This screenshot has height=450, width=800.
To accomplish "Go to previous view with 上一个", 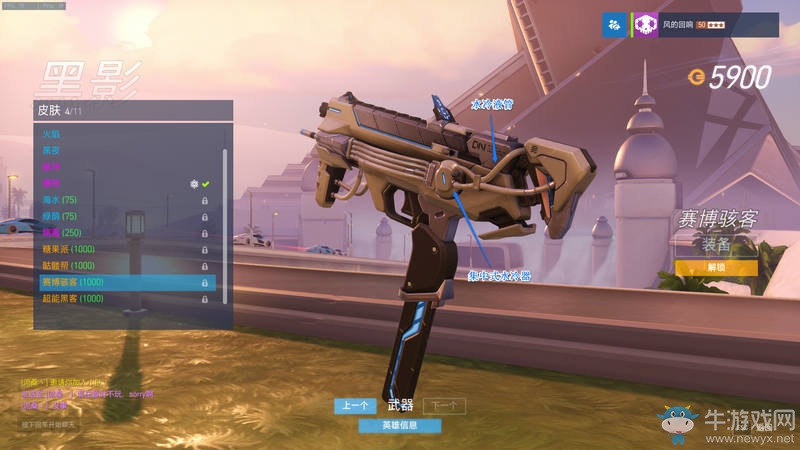I will [355, 406].
